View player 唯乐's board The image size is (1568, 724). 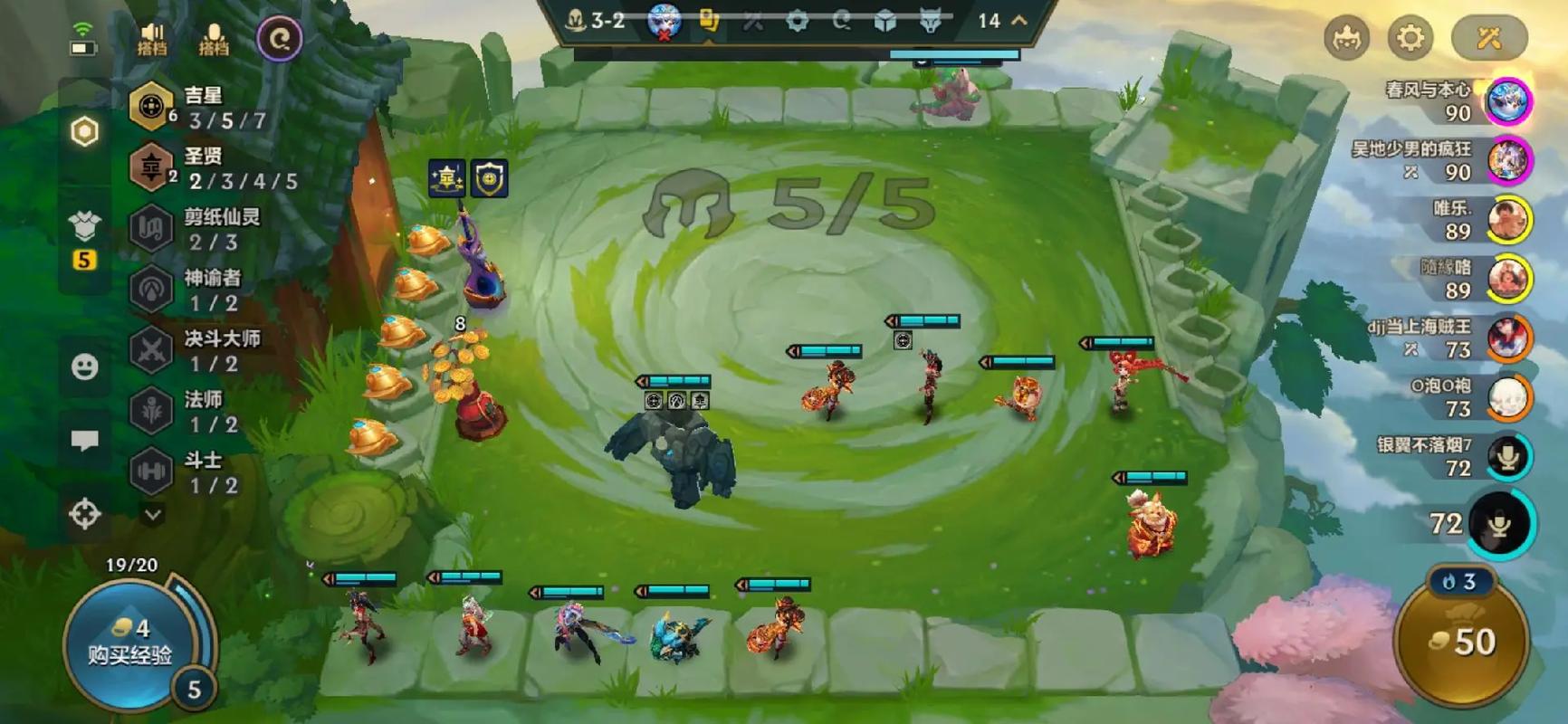tap(1508, 219)
